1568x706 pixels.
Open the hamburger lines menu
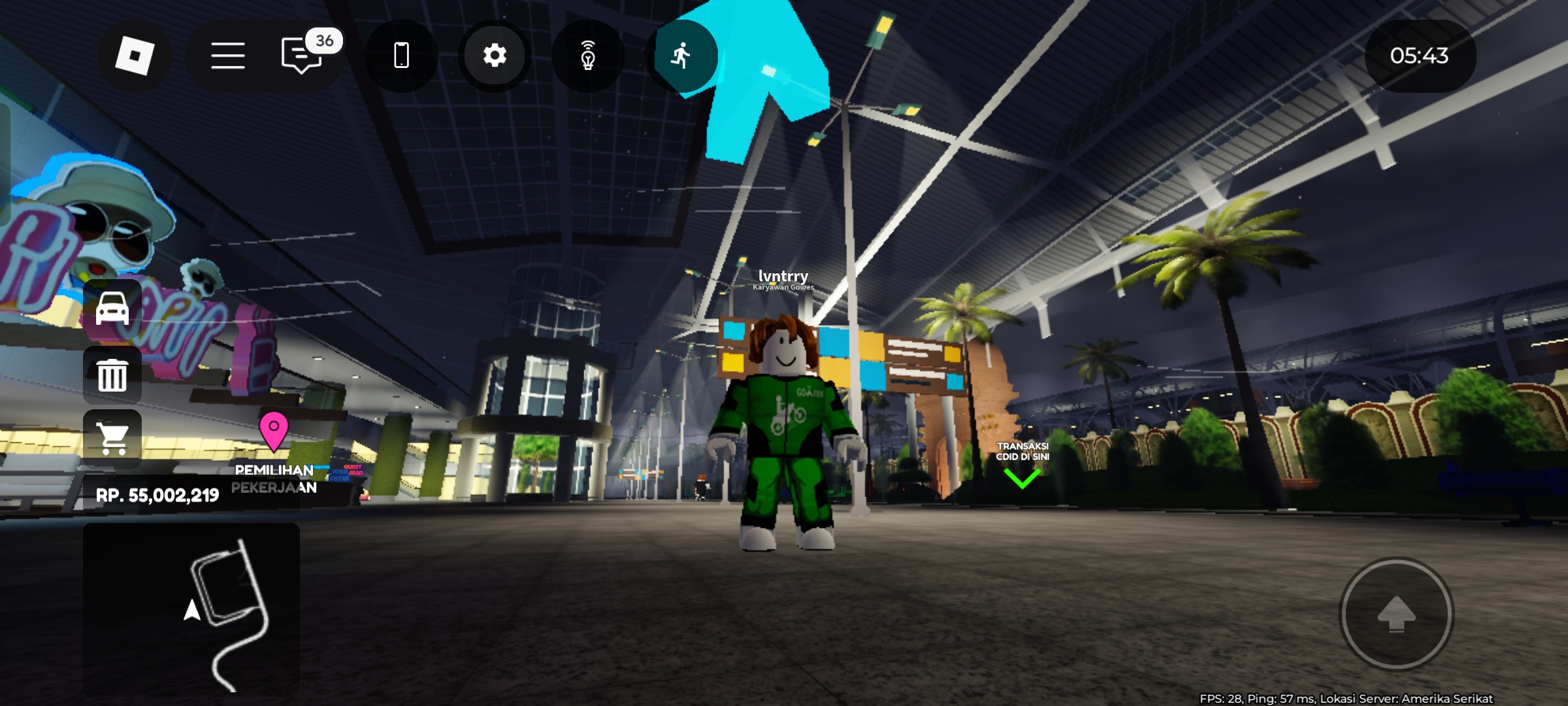(x=227, y=56)
